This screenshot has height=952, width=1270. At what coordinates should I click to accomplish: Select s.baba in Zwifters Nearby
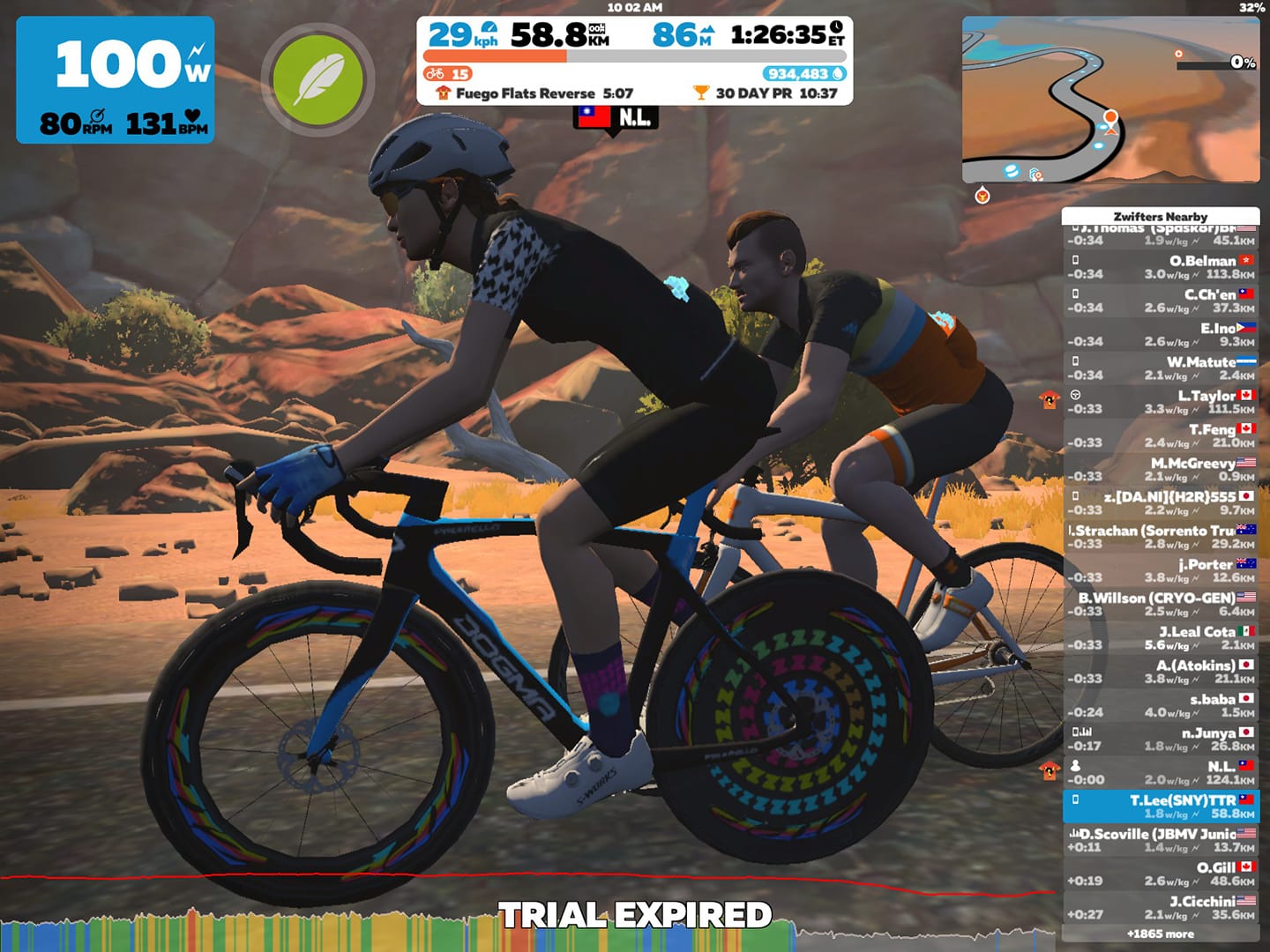coord(1161,705)
